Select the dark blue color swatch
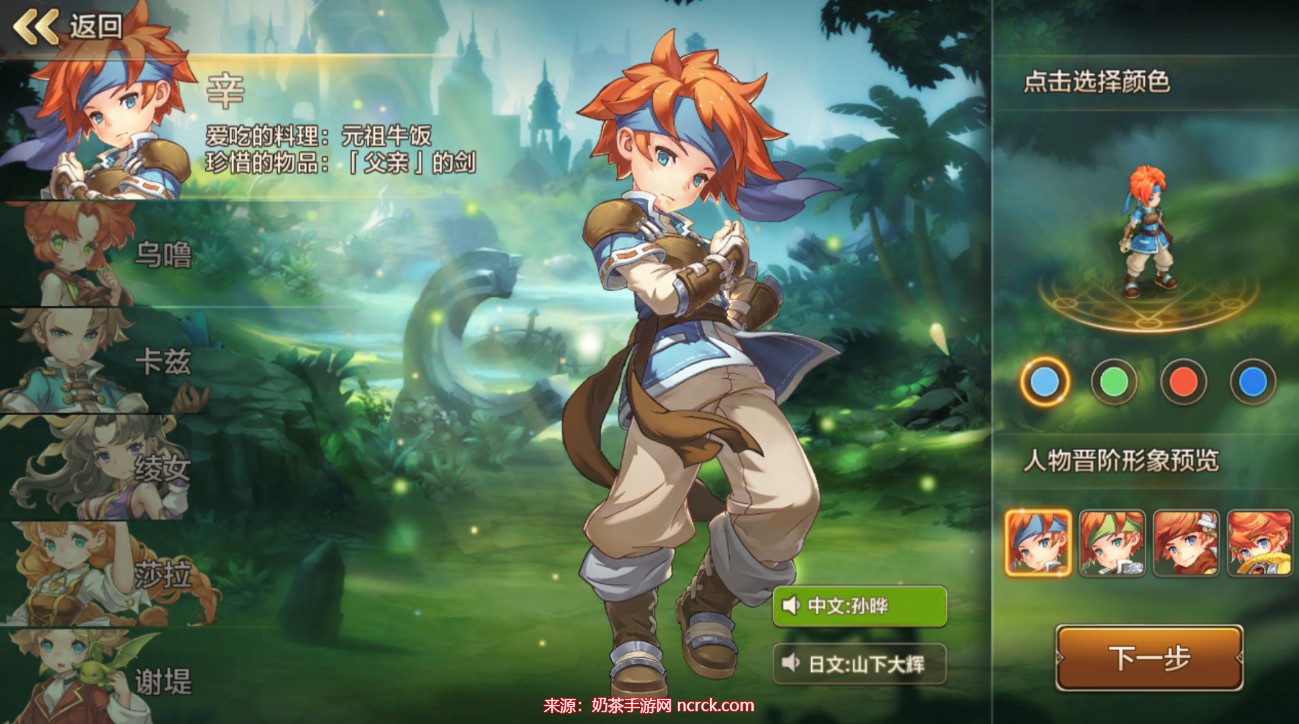Screen dimensions: 1299x724 (x=1252, y=381)
